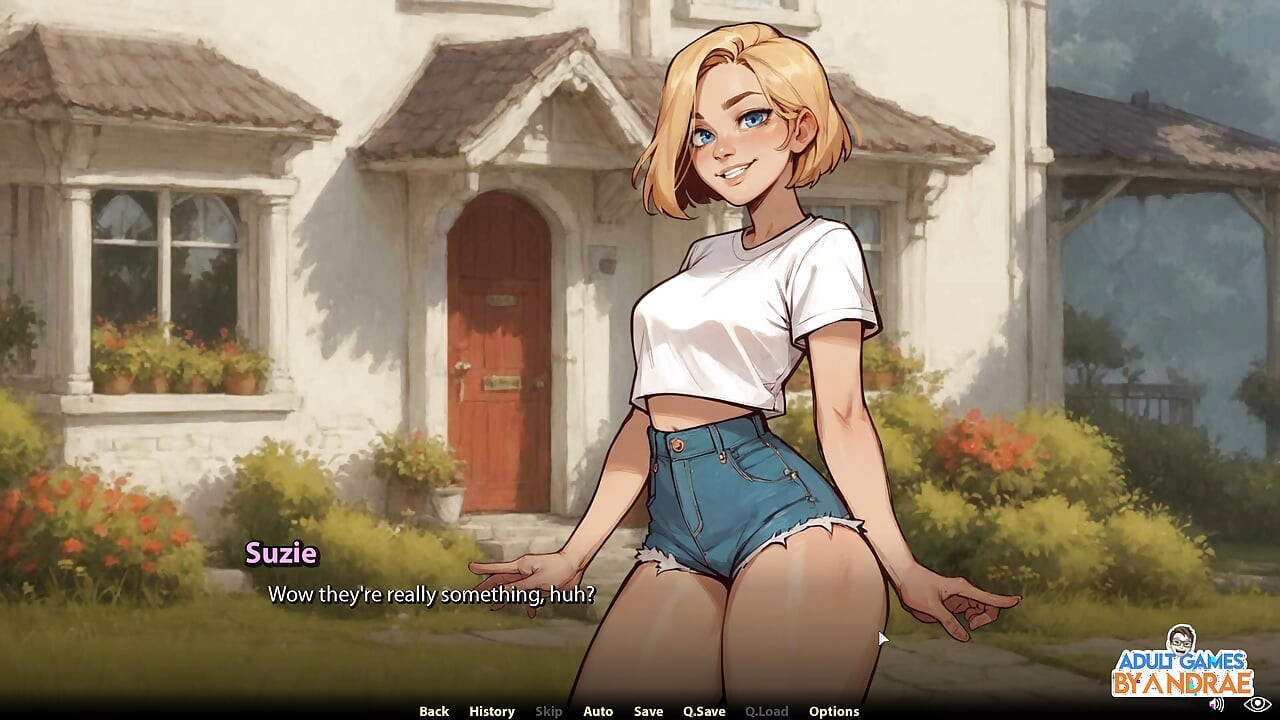Viewport: 1280px width, 720px height.
Task: Open the Save menu
Action: [x=648, y=711]
